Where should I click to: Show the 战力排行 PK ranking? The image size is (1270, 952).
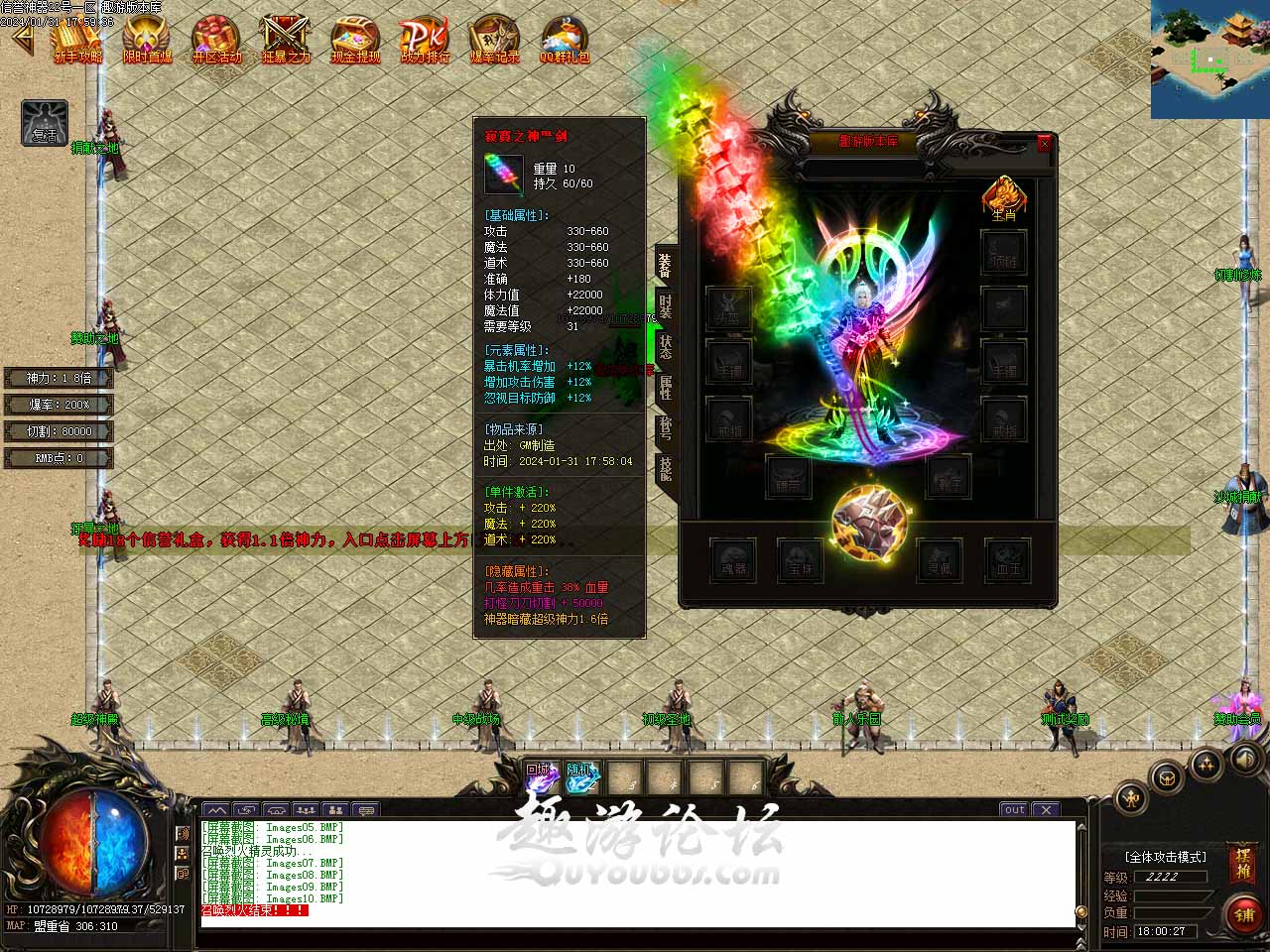[425, 40]
